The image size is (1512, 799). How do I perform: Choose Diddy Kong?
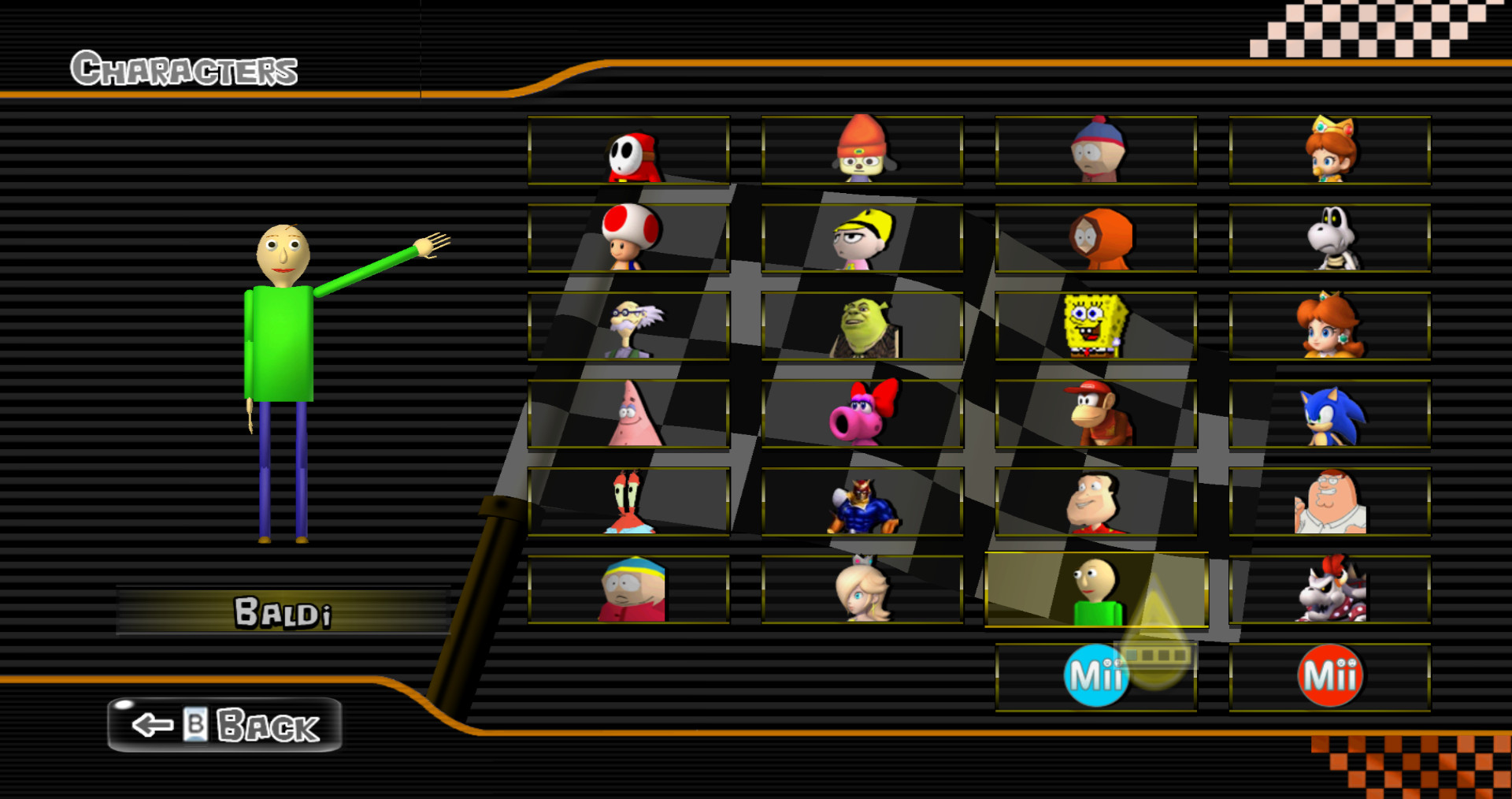(1095, 414)
